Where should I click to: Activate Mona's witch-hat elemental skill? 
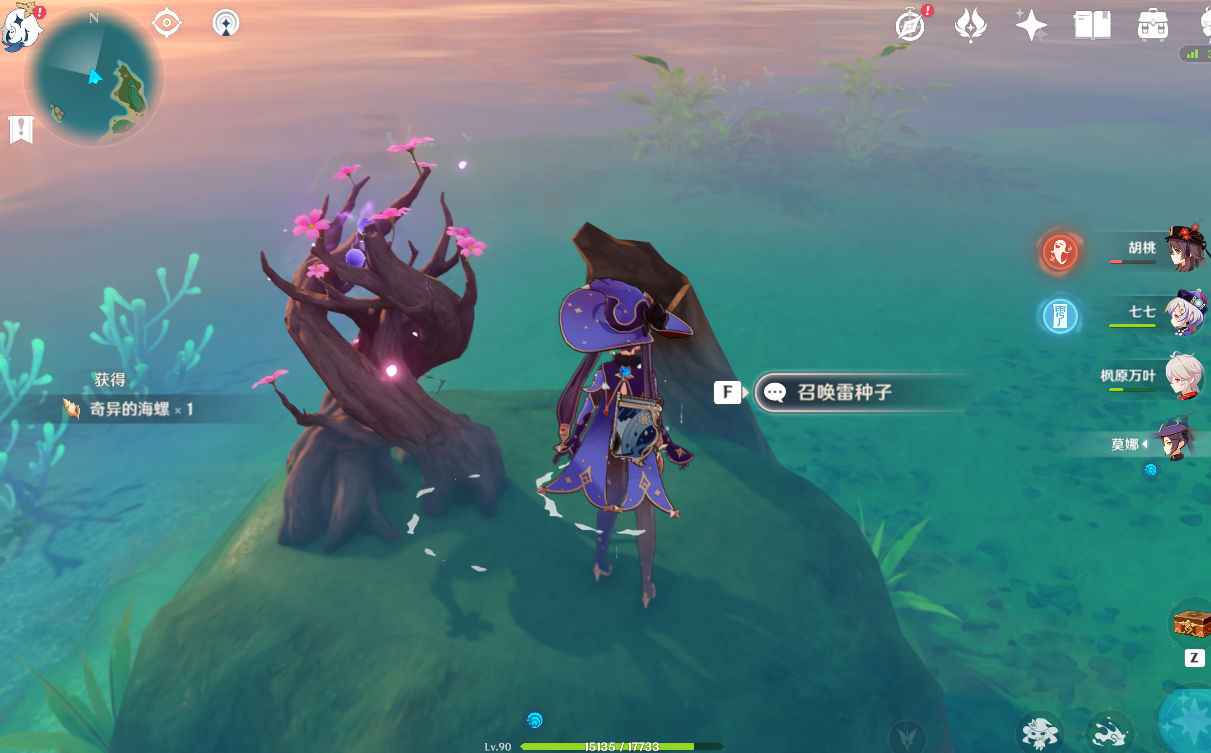[1041, 733]
